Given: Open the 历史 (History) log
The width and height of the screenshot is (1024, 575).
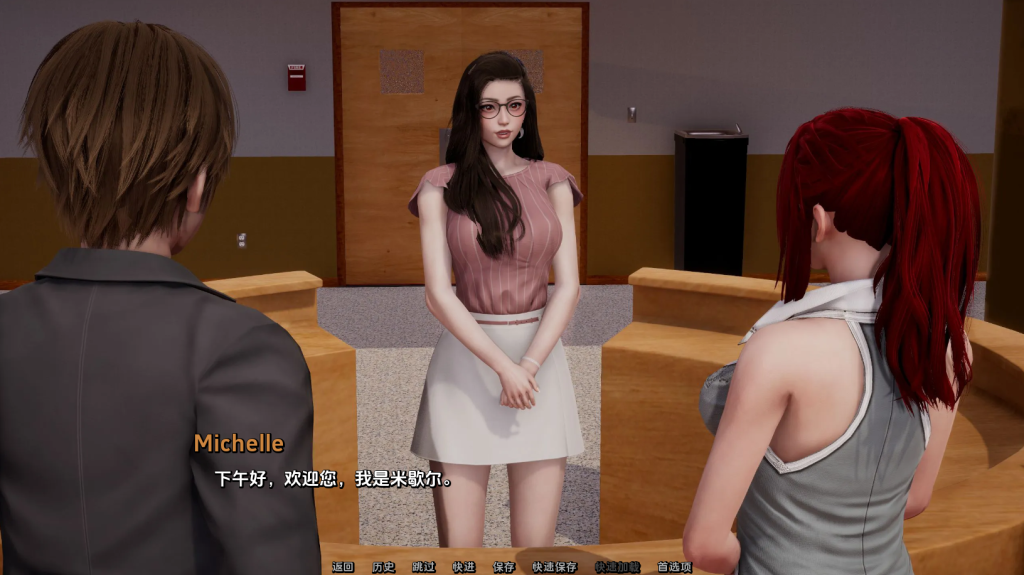Looking at the screenshot, I should [x=383, y=567].
